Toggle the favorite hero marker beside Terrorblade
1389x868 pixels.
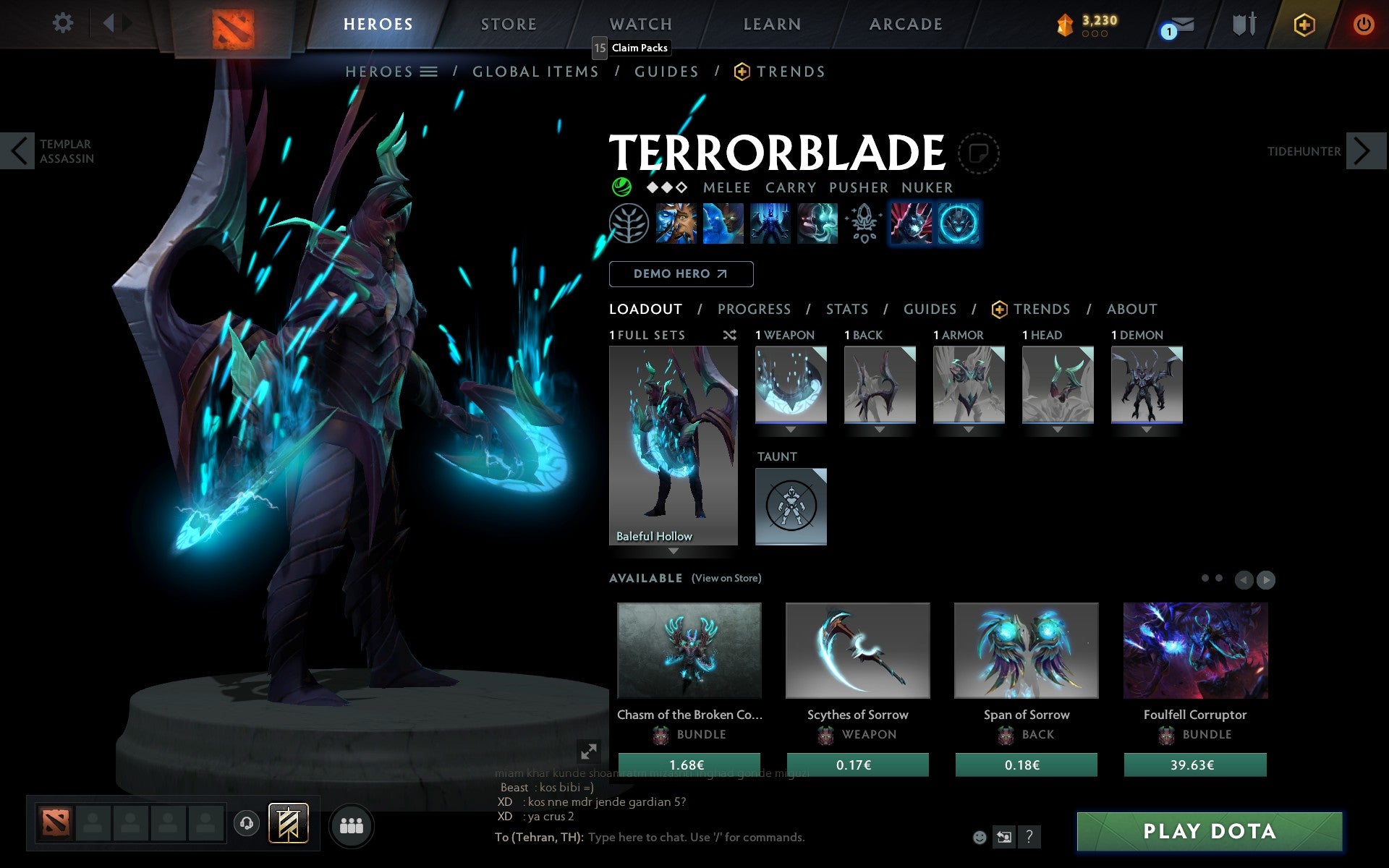tap(979, 153)
